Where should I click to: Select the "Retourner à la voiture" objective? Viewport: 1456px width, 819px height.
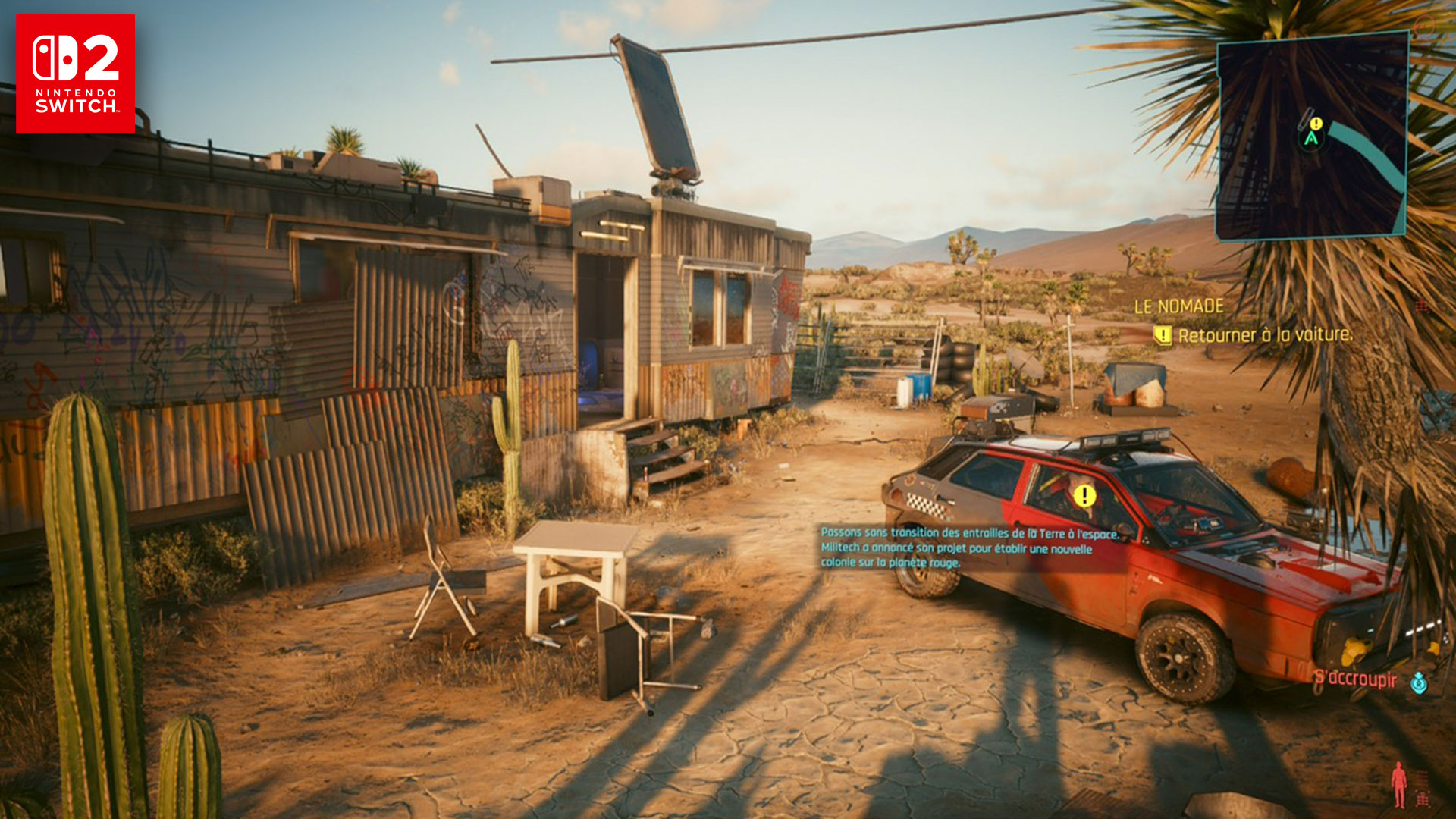tap(1264, 335)
